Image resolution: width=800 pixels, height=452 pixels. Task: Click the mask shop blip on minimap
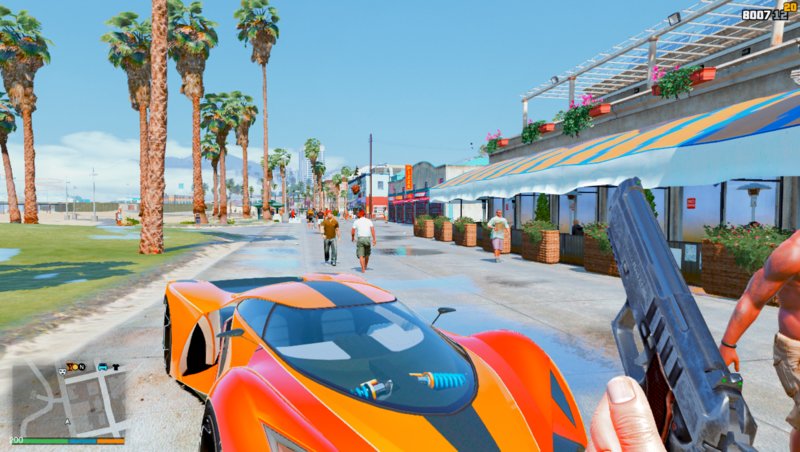[x=62, y=372]
